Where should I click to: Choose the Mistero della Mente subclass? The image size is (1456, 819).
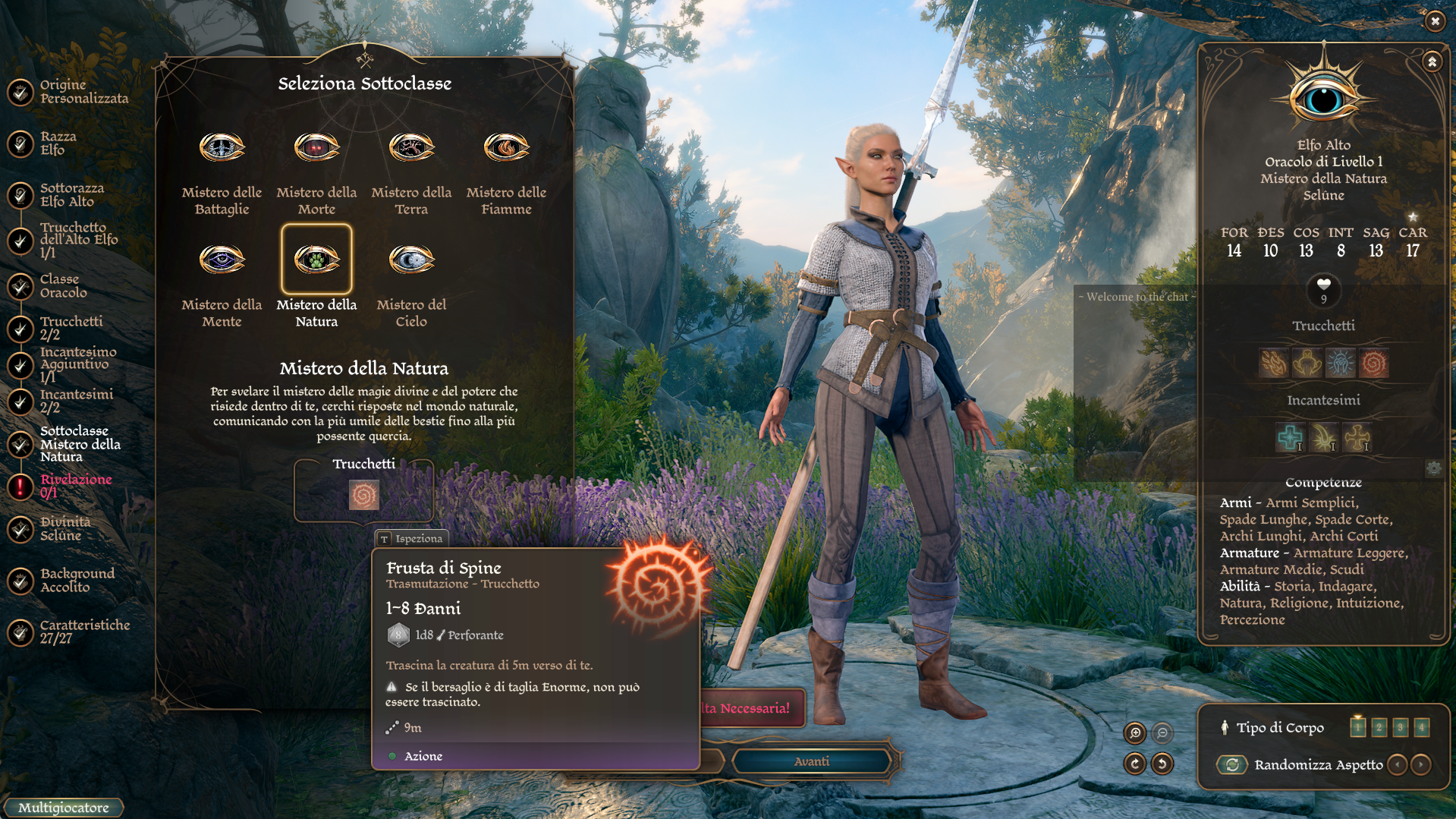(222, 260)
